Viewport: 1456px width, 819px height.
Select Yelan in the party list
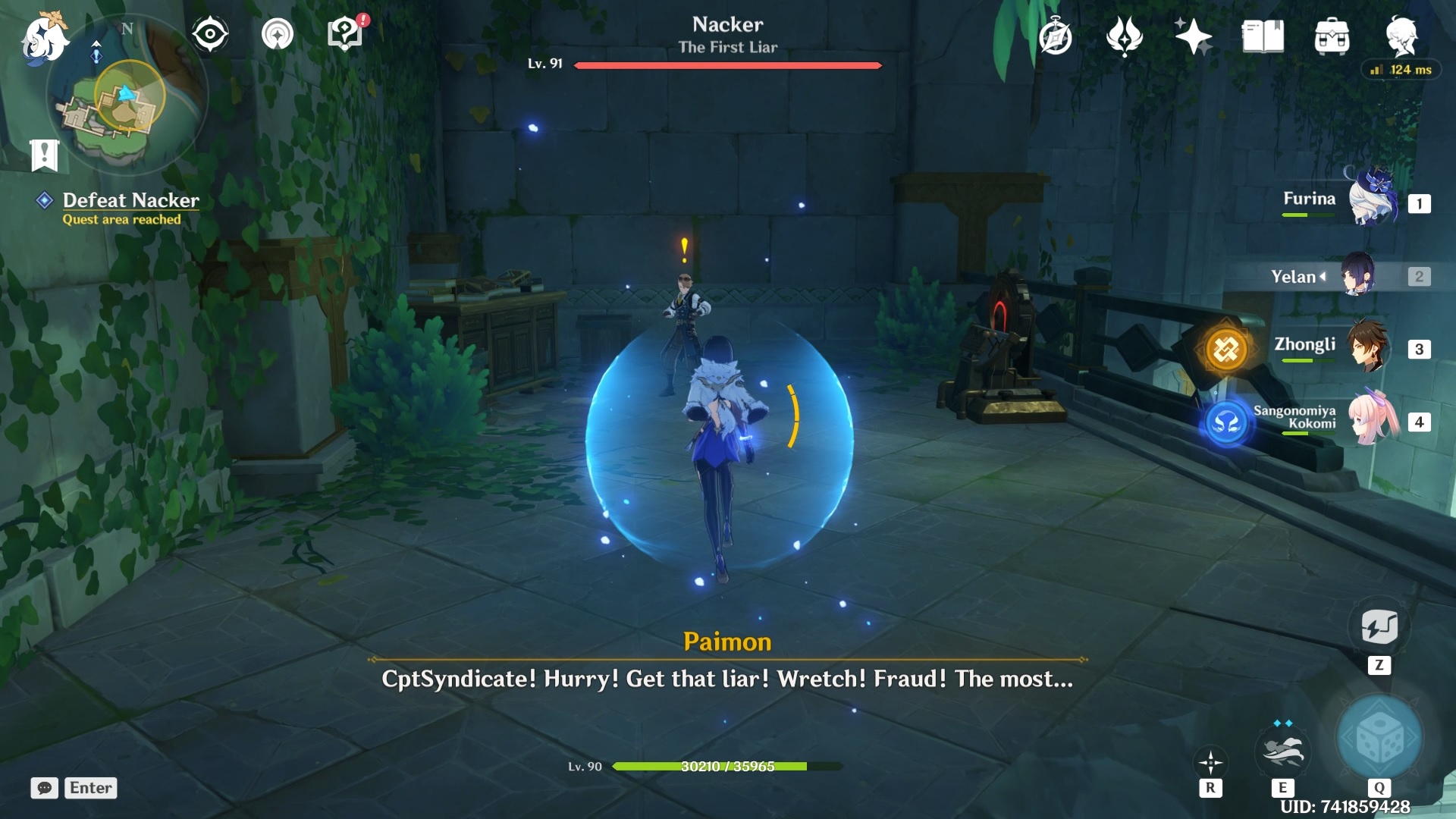pyautogui.click(x=1357, y=276)
